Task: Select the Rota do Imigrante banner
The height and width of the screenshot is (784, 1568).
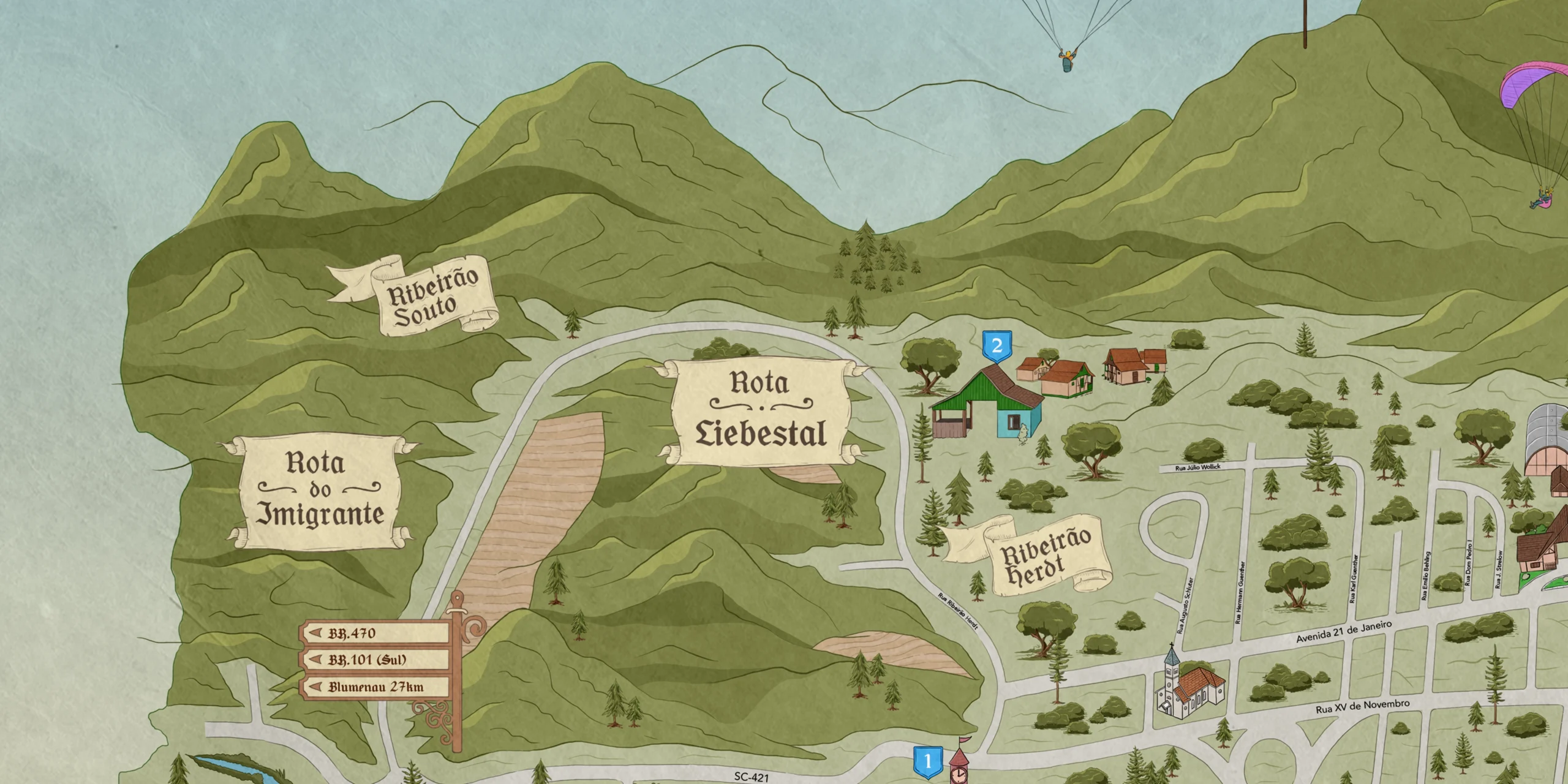Action: tap(319, 491)
